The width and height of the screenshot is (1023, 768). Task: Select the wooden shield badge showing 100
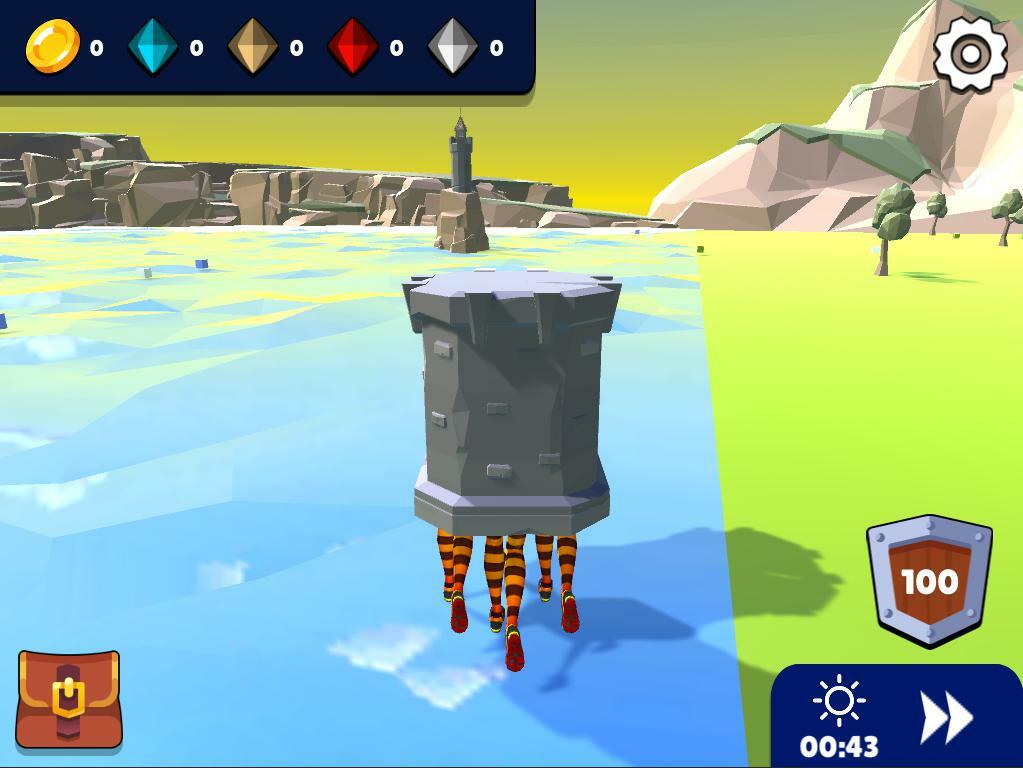930,580
